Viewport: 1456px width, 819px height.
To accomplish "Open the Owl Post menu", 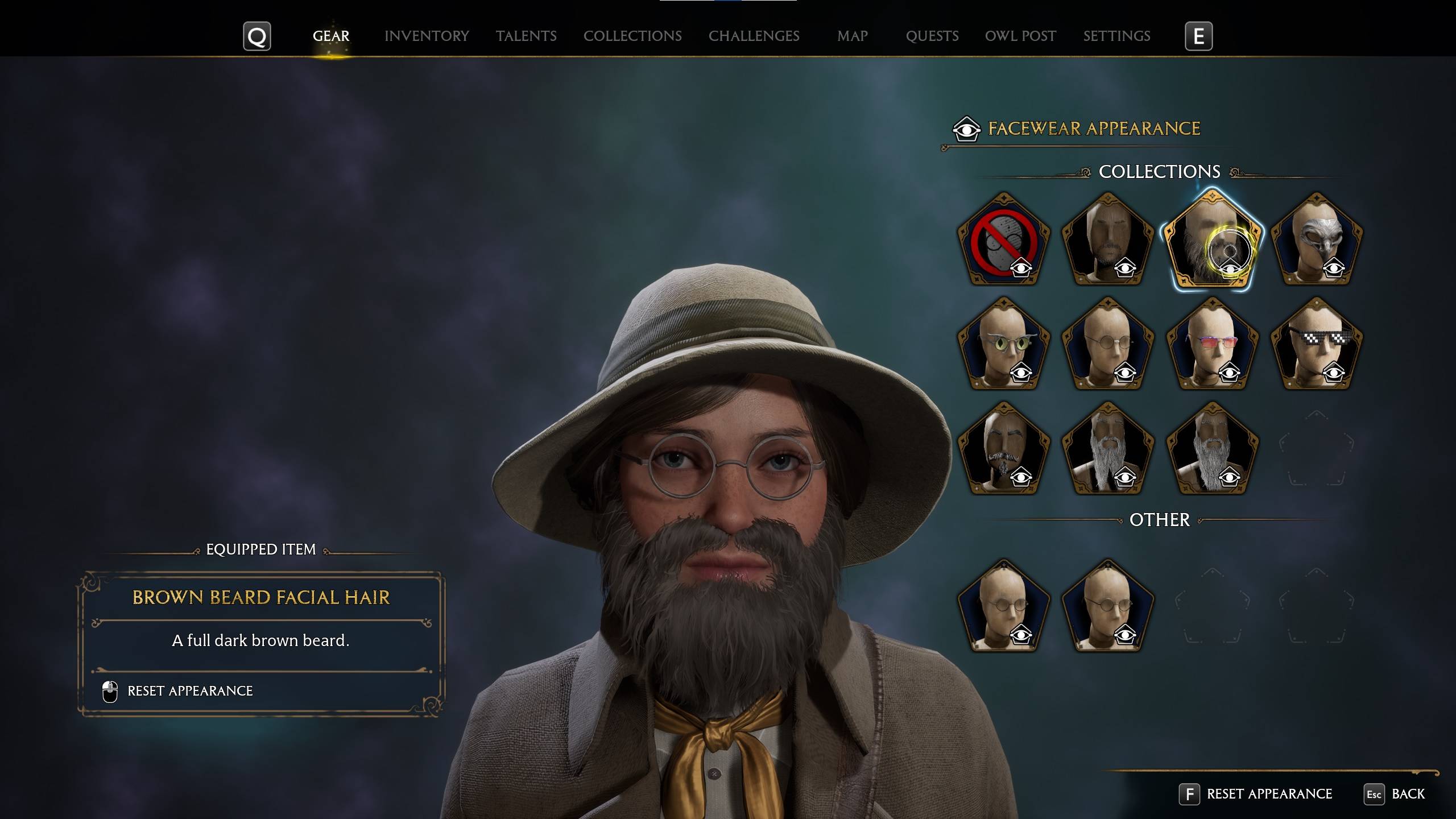I will coord(1020,36).
